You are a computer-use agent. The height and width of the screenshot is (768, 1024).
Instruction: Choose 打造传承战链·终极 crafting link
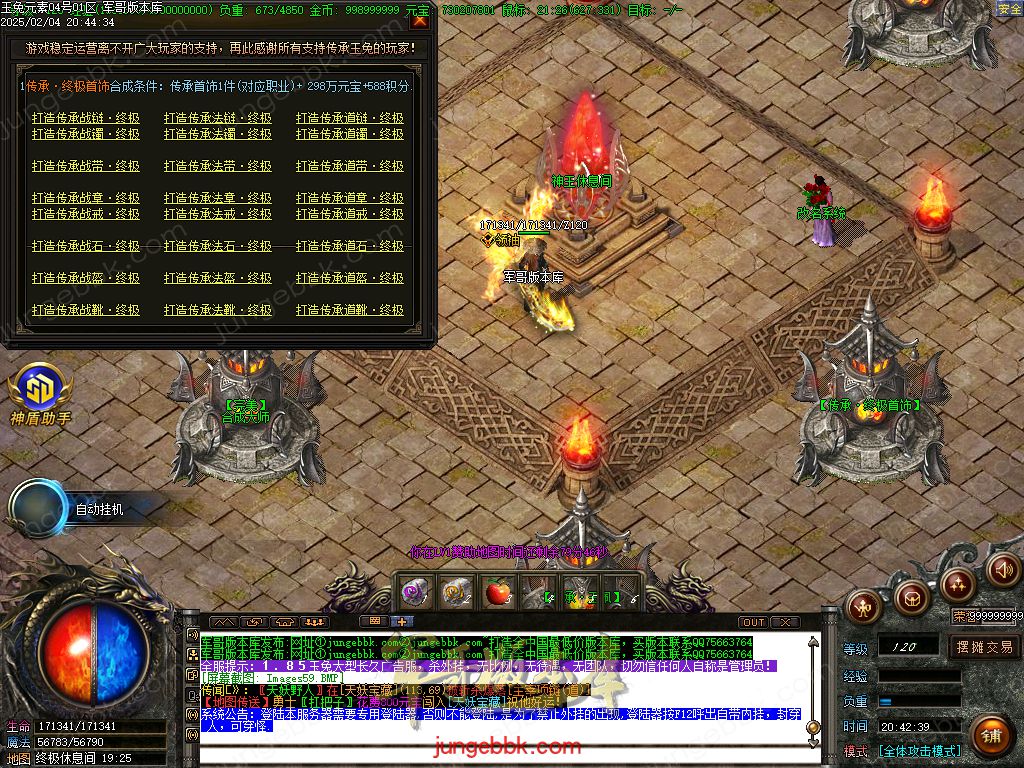[86, 118]
